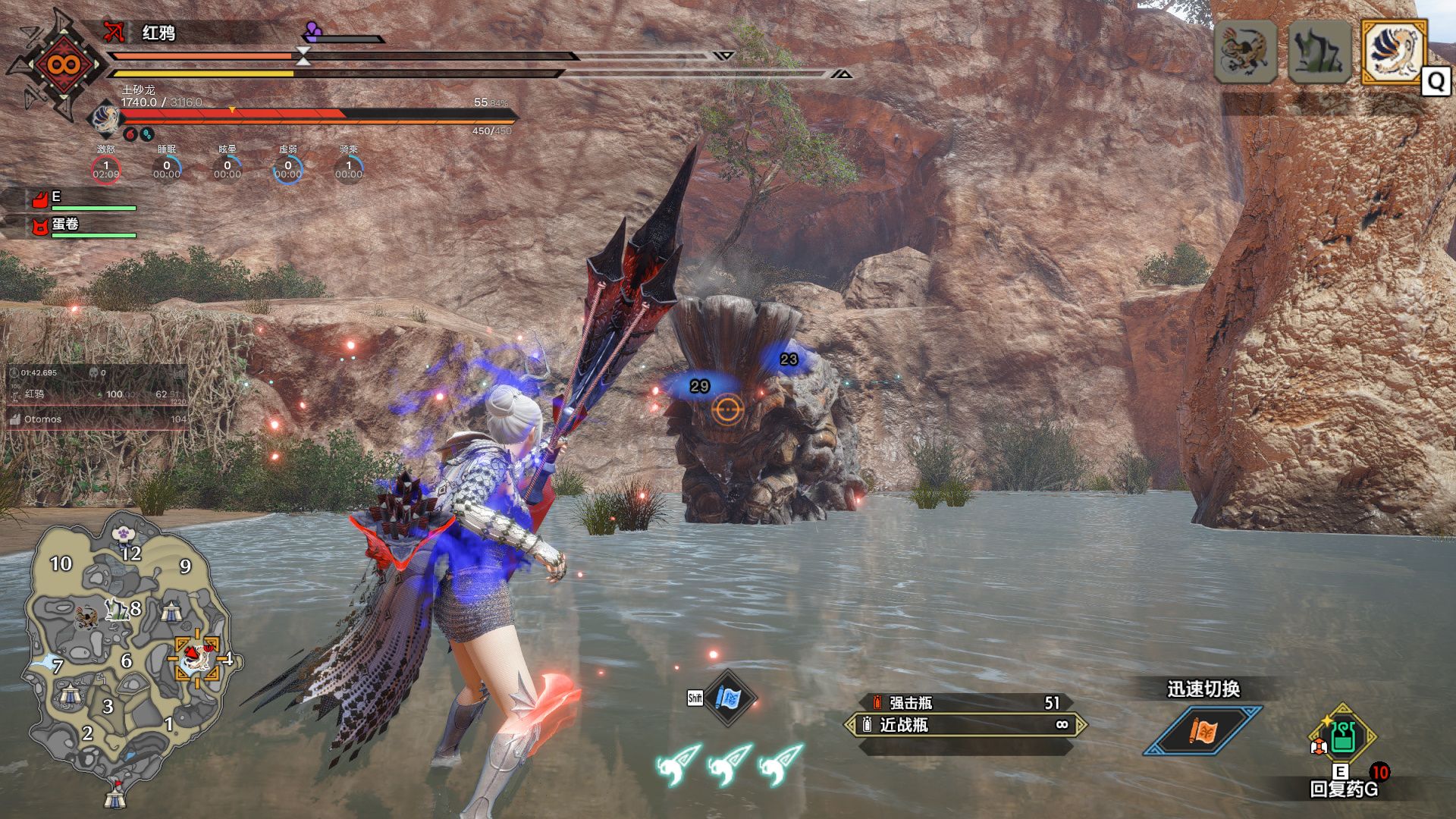This screenshot has width=1456, height=819.
Task: Select the 近战瓶 coating row
Action: [965, 726]
